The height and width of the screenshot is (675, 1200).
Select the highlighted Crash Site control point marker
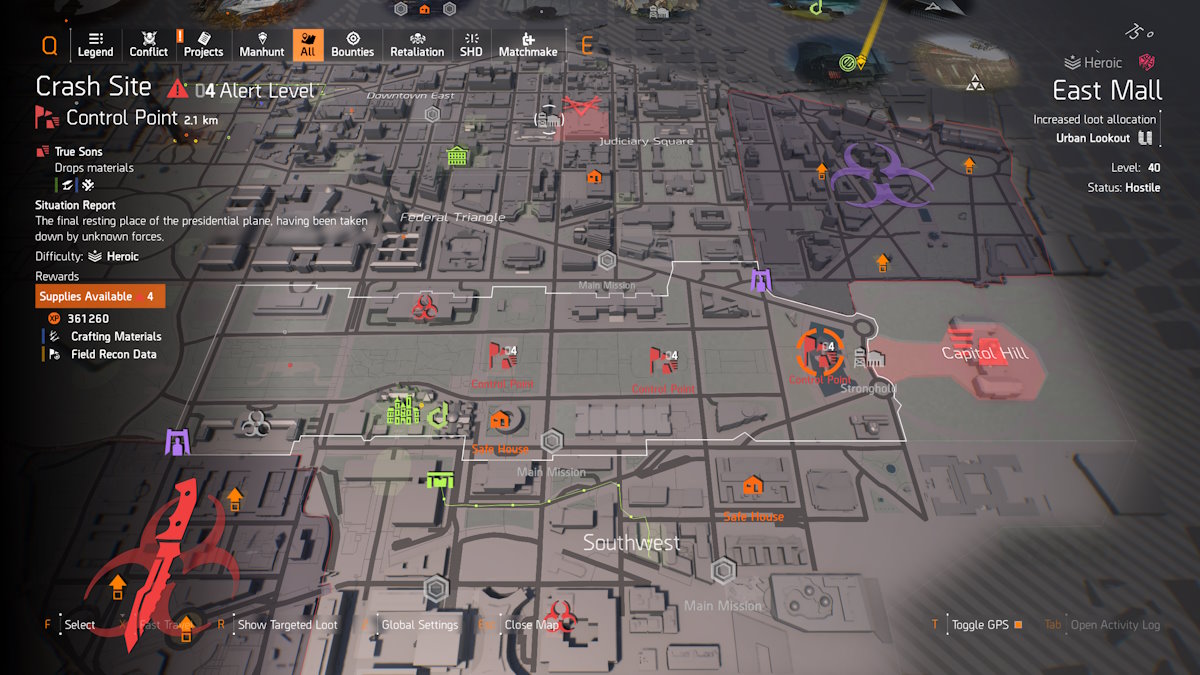[820, 352]
